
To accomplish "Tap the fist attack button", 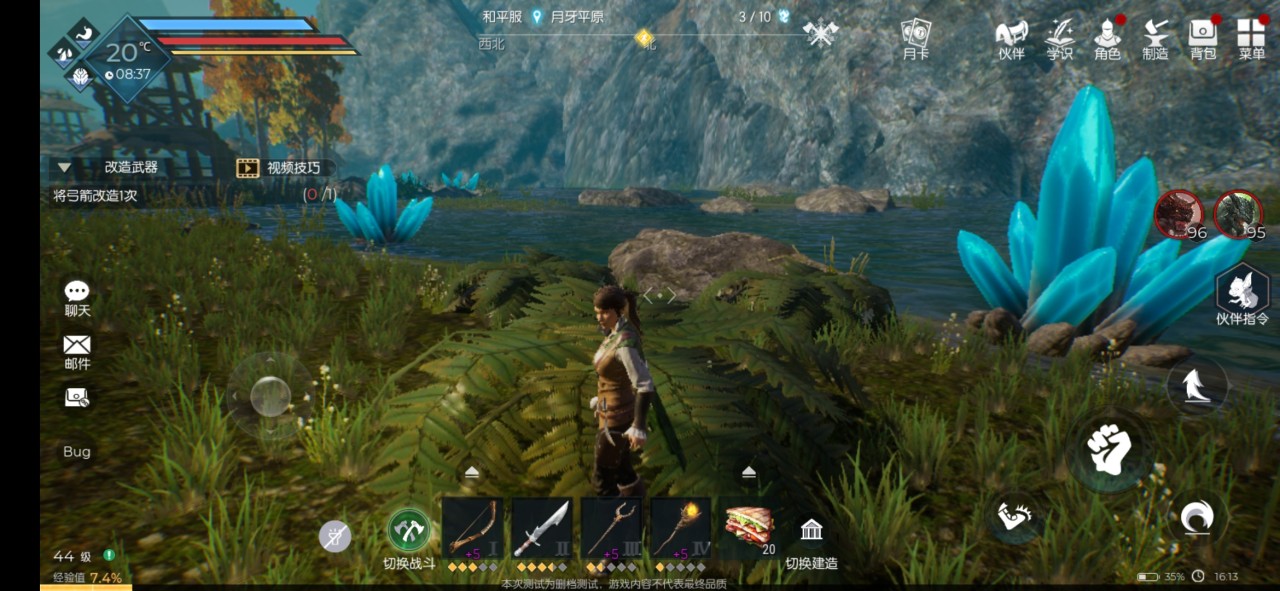I will click(x=1108, y=451).
